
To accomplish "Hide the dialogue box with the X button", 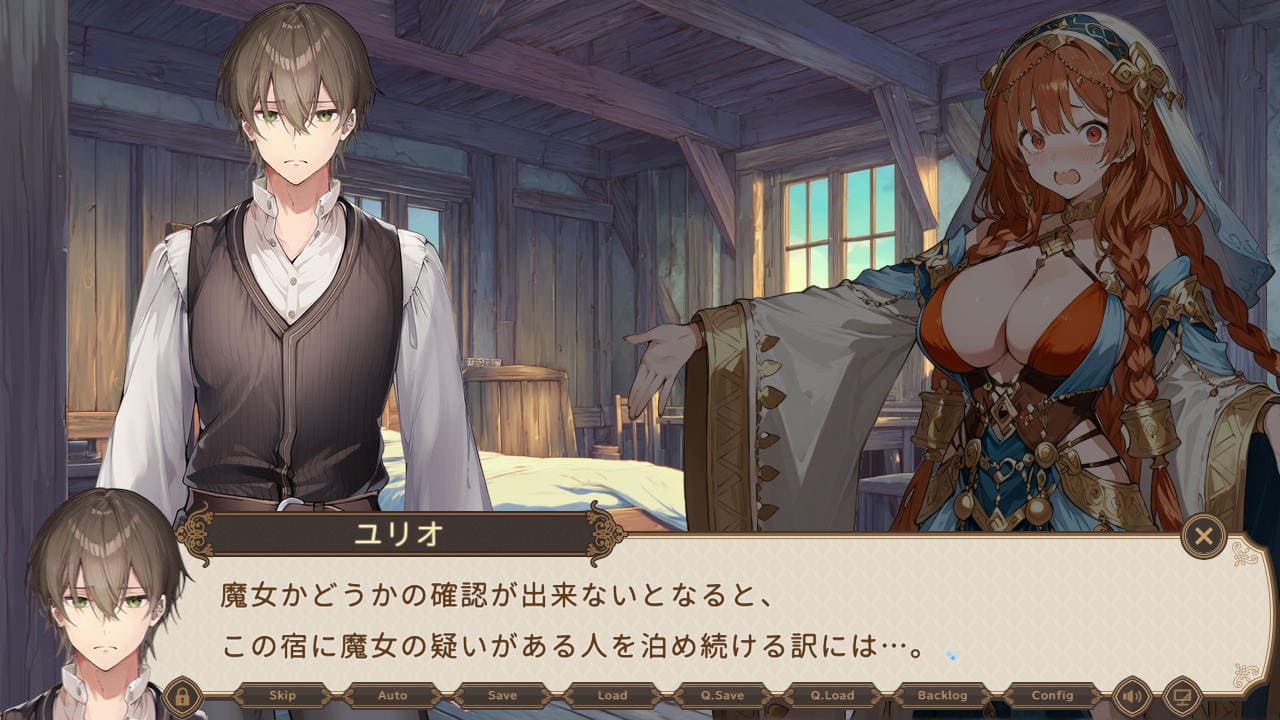I will pos(1203,537).
